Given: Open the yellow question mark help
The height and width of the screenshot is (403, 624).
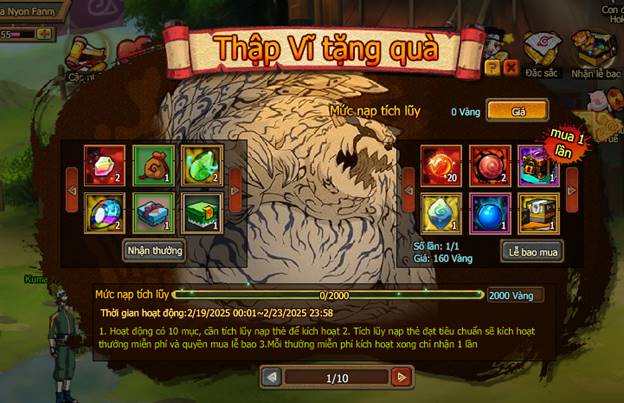Looking at the screenshot, I should pos(492,67).
